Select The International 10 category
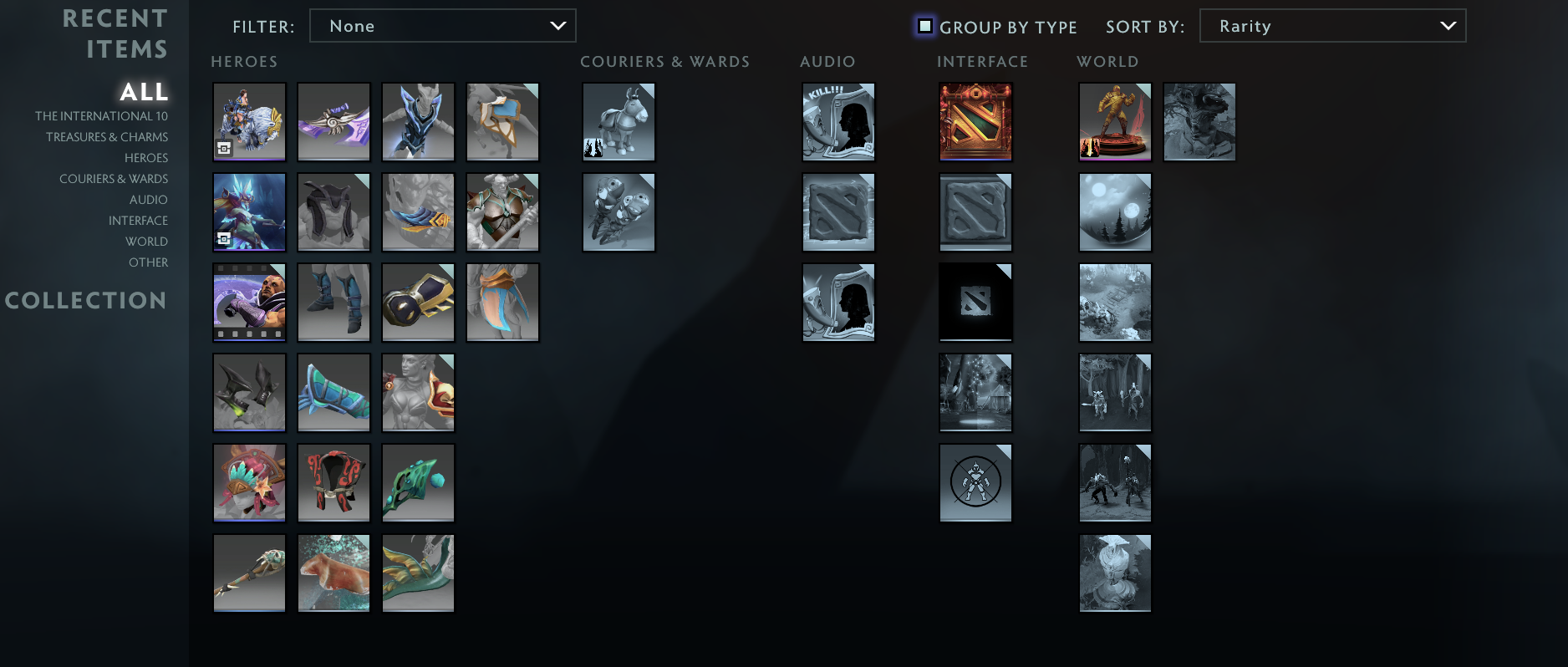 (x=100, y=115)
